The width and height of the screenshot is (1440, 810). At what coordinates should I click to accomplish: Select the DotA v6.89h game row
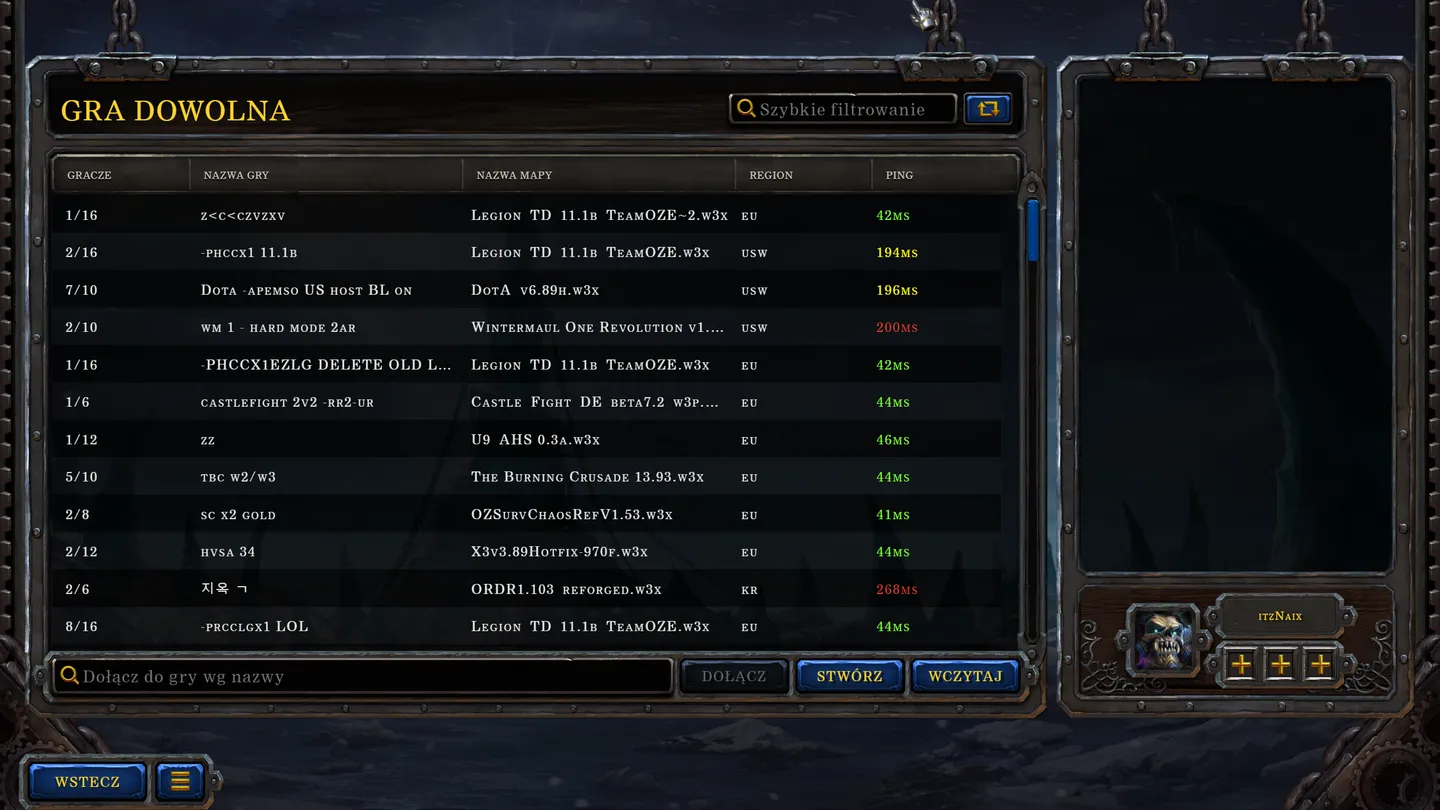tap(500, 290)
